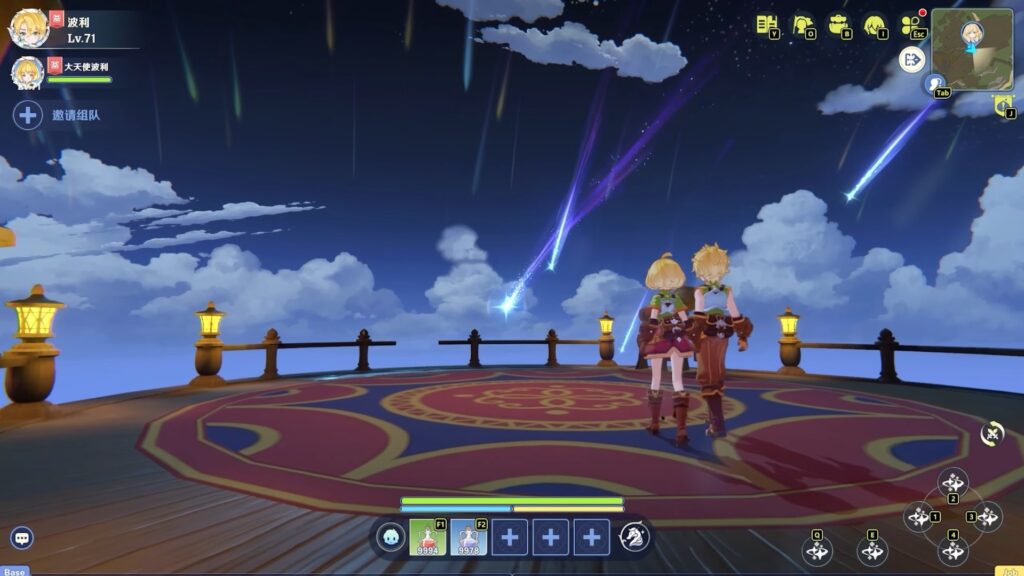Screen dimensions: 1024x576
Task: Click the 邀请组队 invite-to-party plus button
Action: (28, 115)
